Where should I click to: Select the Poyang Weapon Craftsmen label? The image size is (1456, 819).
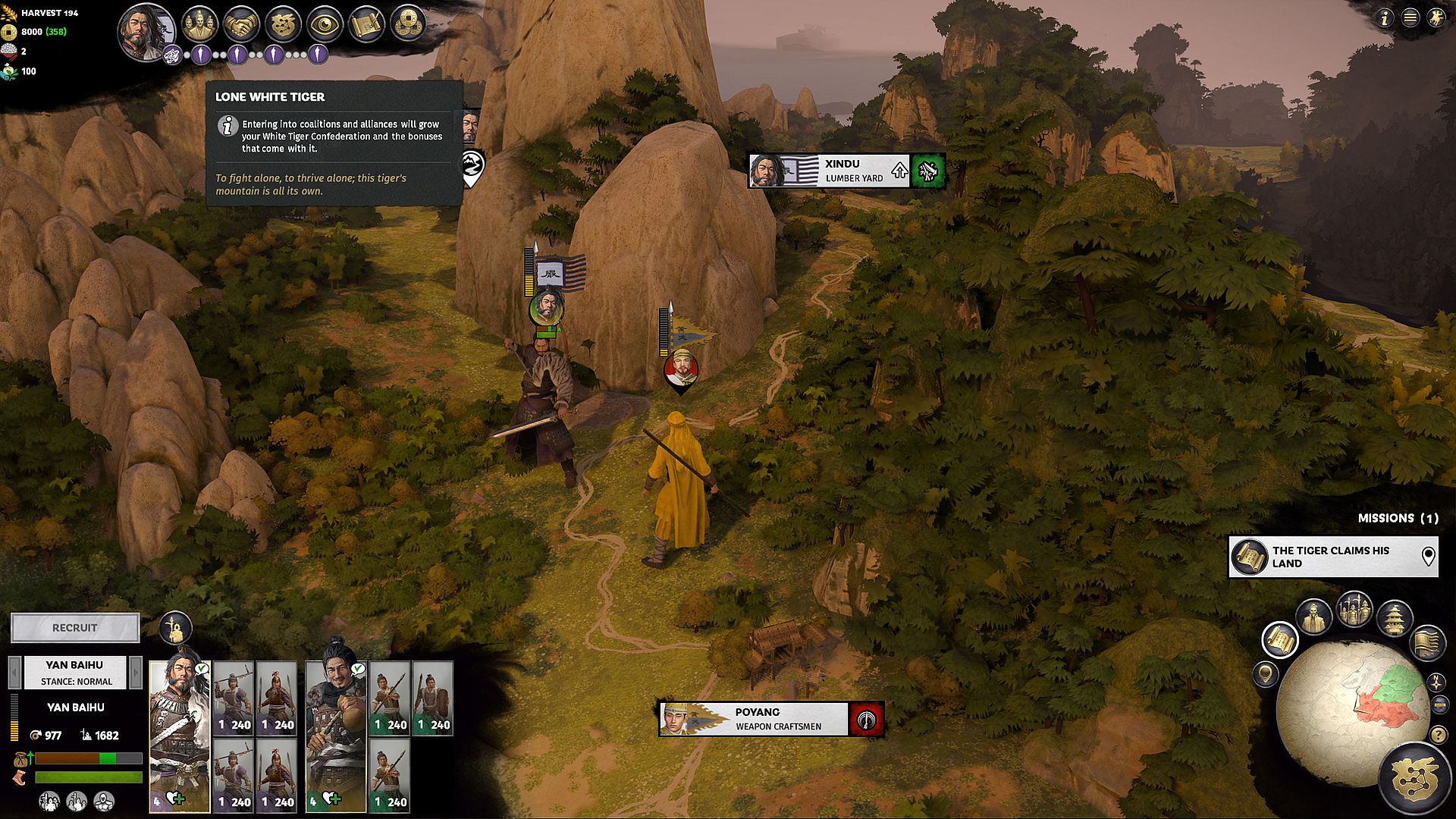pyautogui.click(x=753, y=719)
